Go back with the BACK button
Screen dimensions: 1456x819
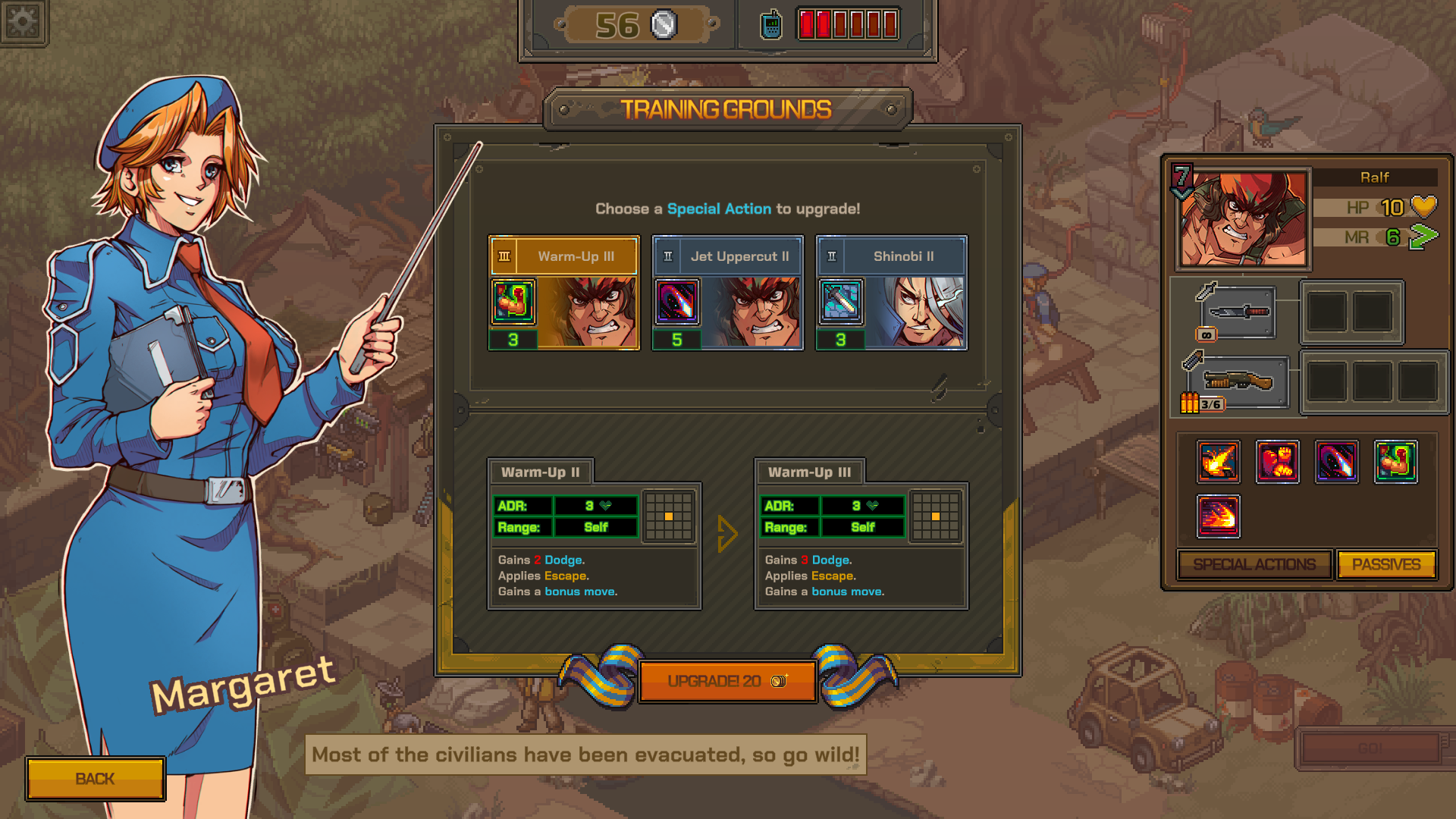tap(96, 779)
